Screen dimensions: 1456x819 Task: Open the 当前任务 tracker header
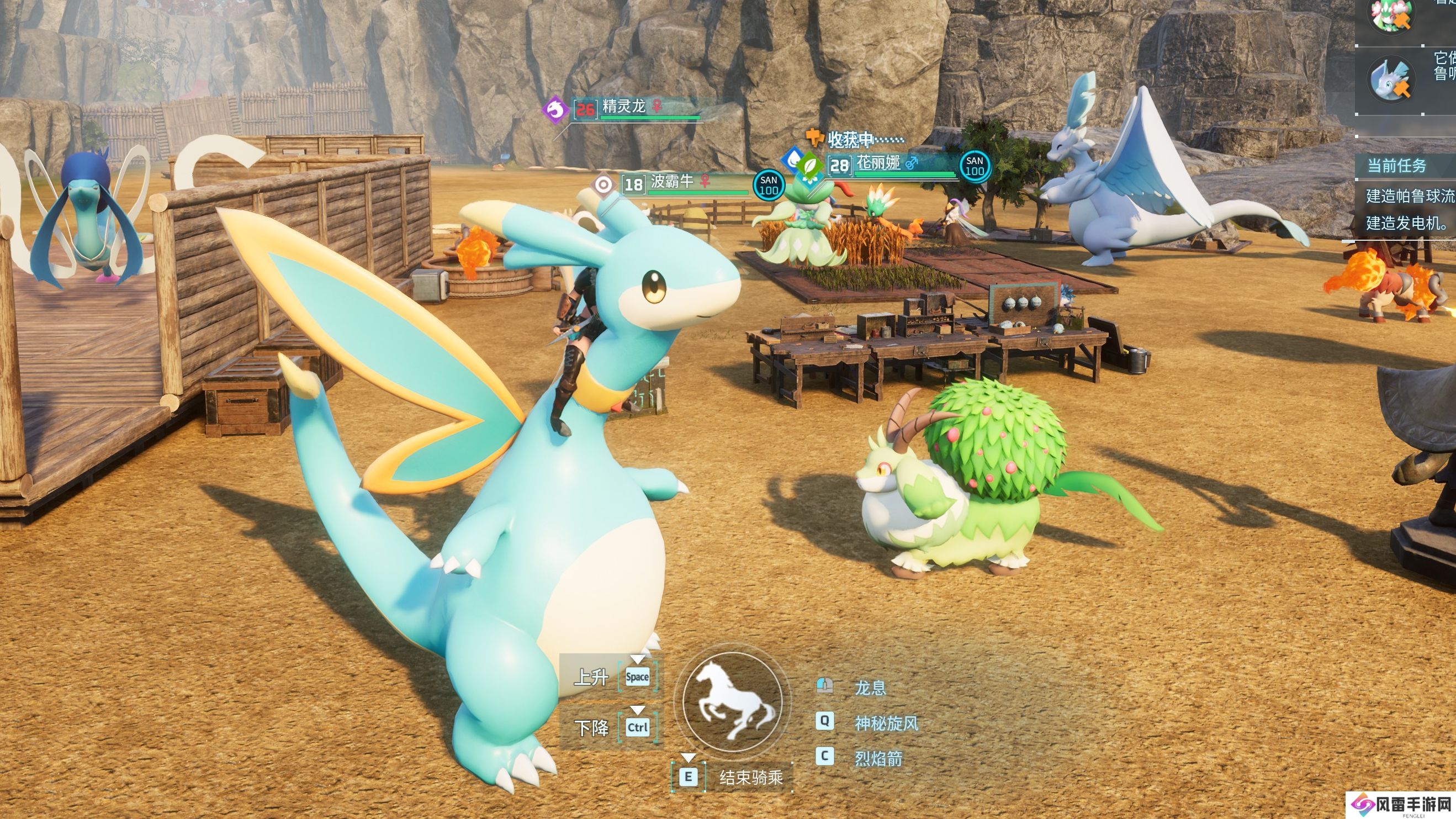coord(1397,166)
